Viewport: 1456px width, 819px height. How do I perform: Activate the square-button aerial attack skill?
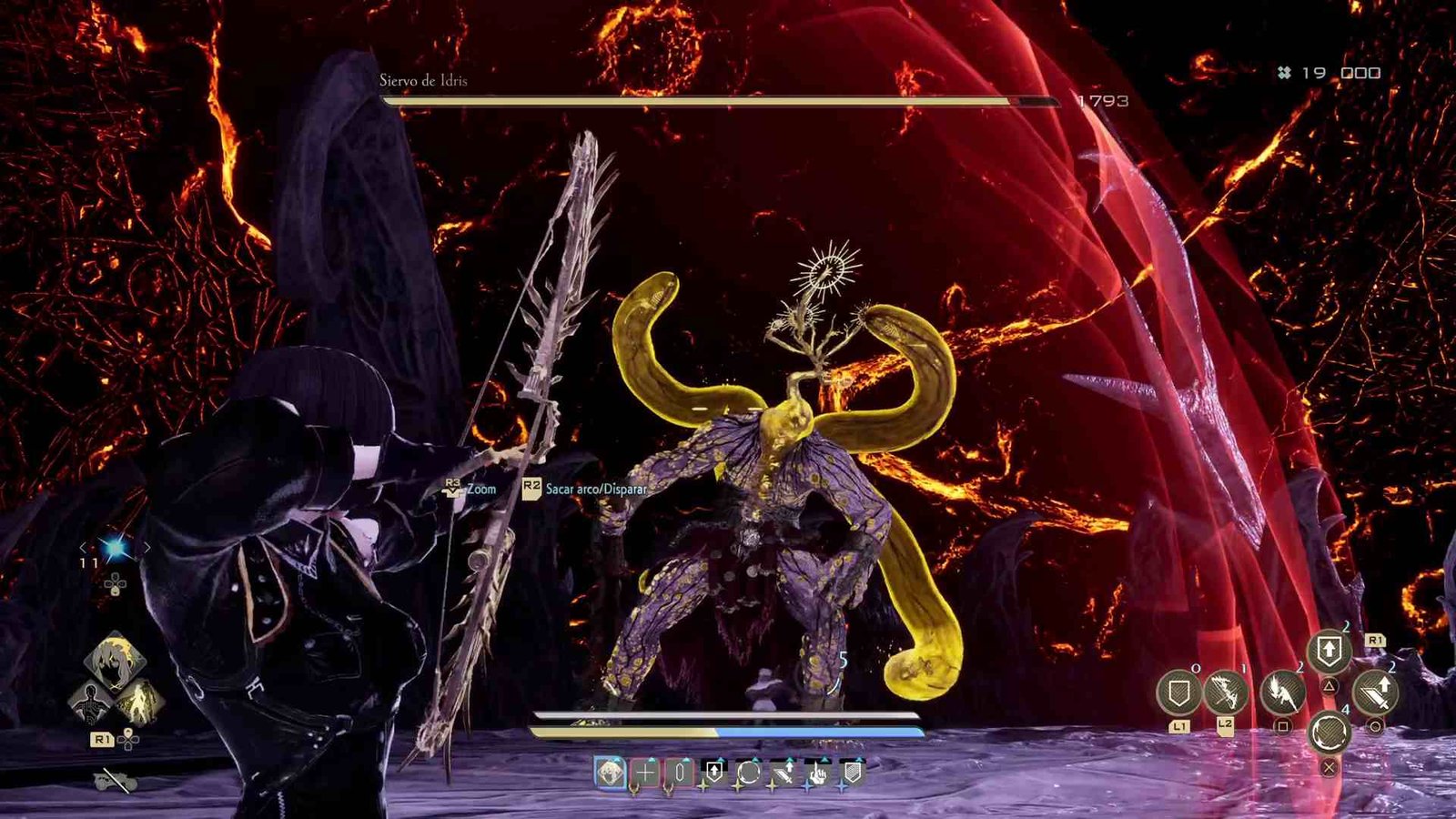(1282, 693)
